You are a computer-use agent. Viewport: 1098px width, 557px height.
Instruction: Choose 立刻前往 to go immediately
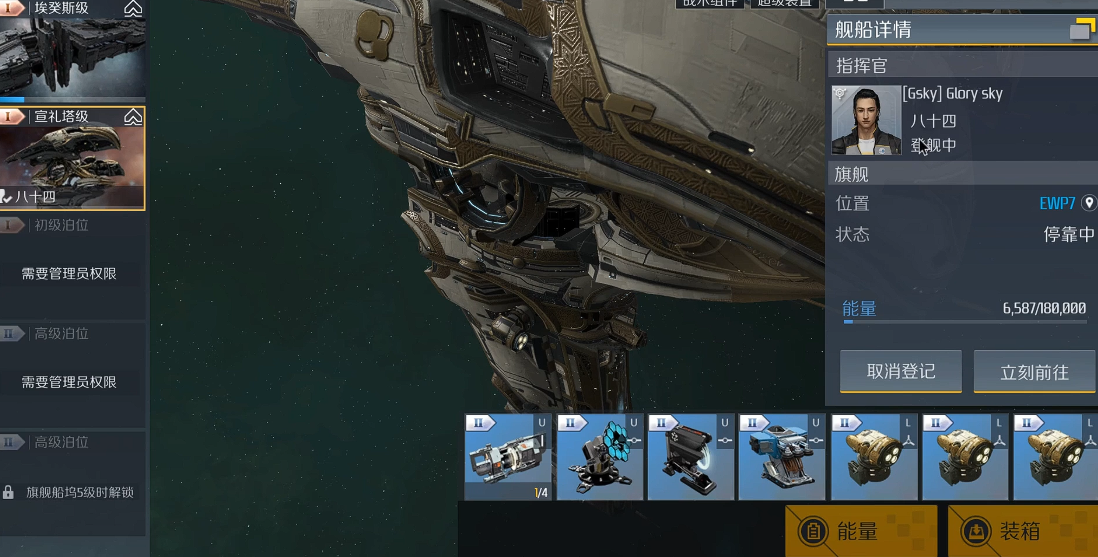1034,372
